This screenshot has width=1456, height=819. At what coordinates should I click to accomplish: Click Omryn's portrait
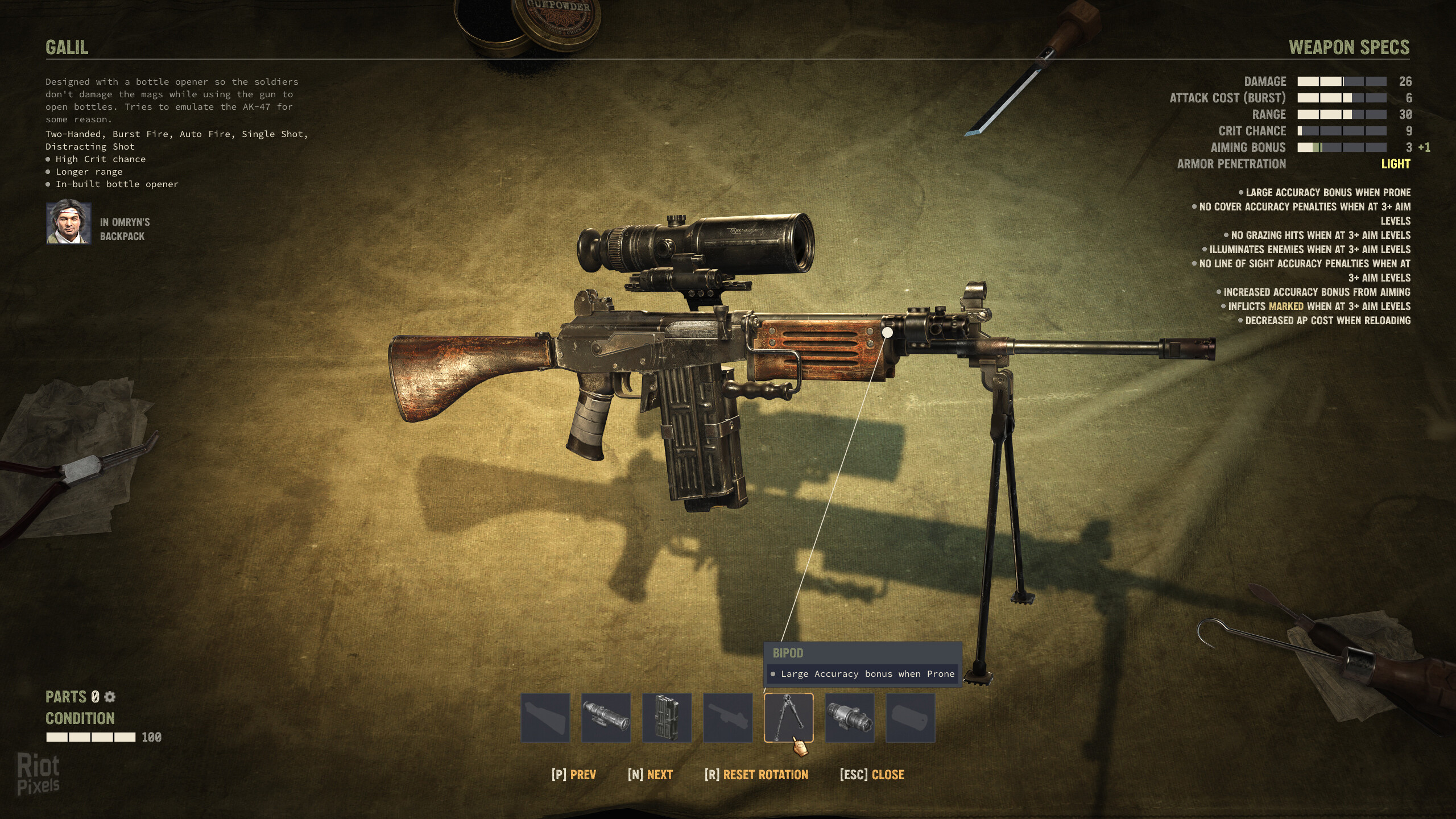point(69,222)
